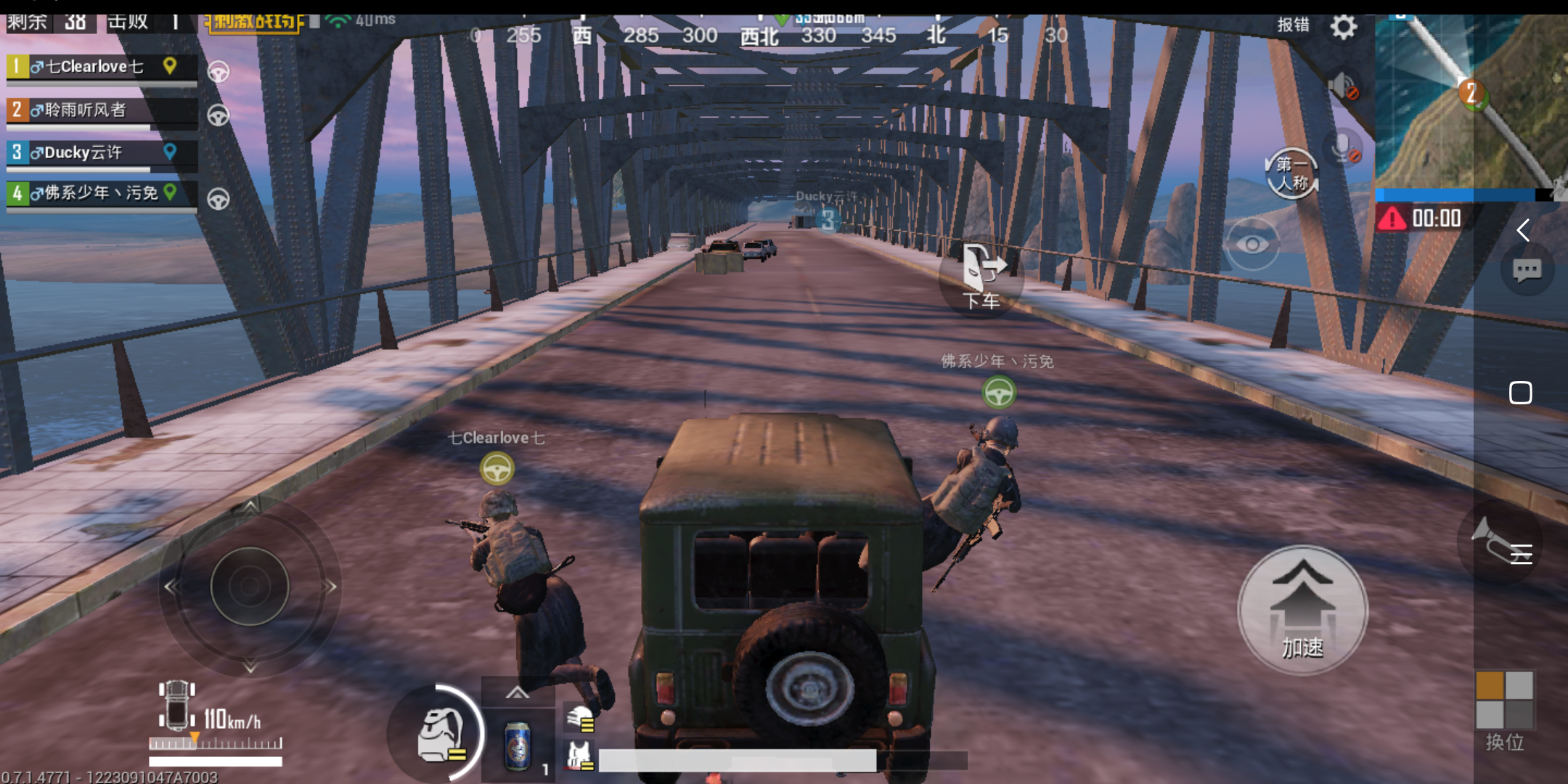
Task: Switch seats with 换位
Action: 1504,709
